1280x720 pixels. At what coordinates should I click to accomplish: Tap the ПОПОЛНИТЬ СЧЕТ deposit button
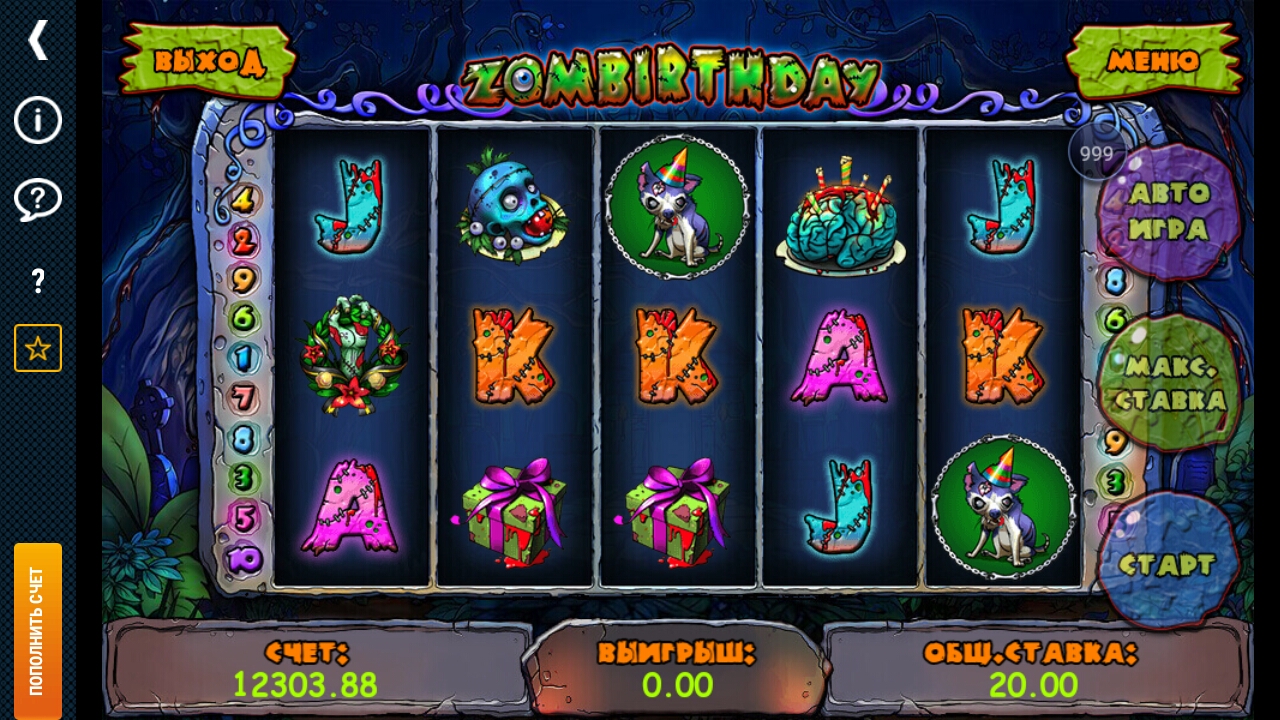(x=38, y=630)
